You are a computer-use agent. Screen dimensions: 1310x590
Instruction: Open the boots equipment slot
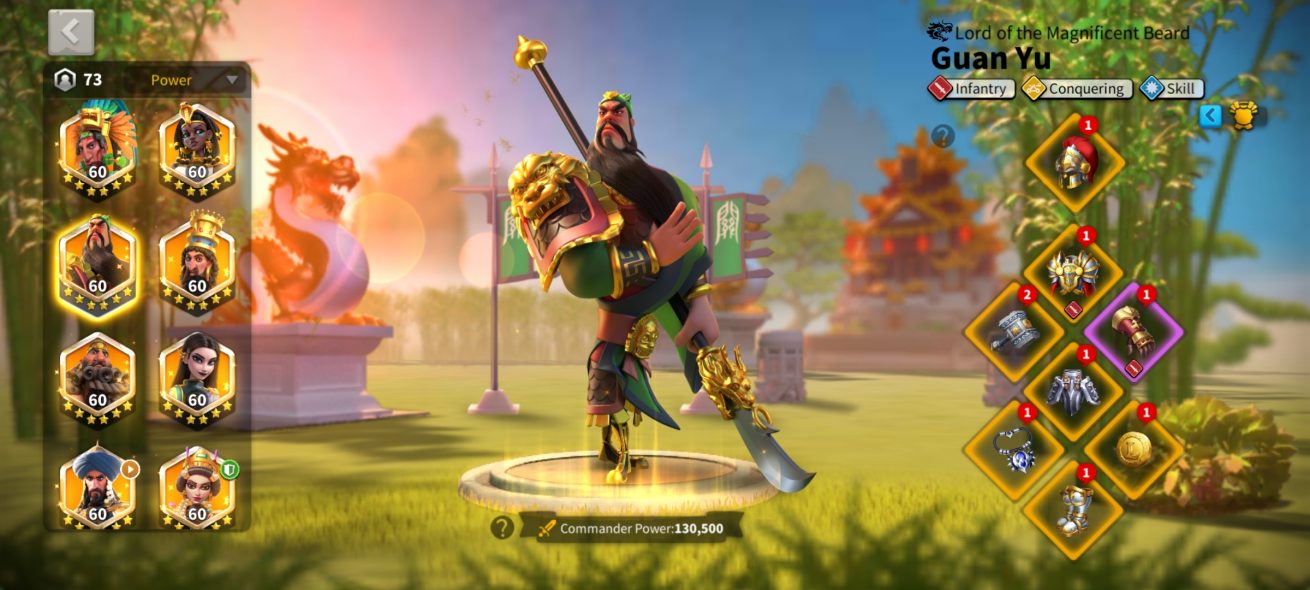[1073, 508]
